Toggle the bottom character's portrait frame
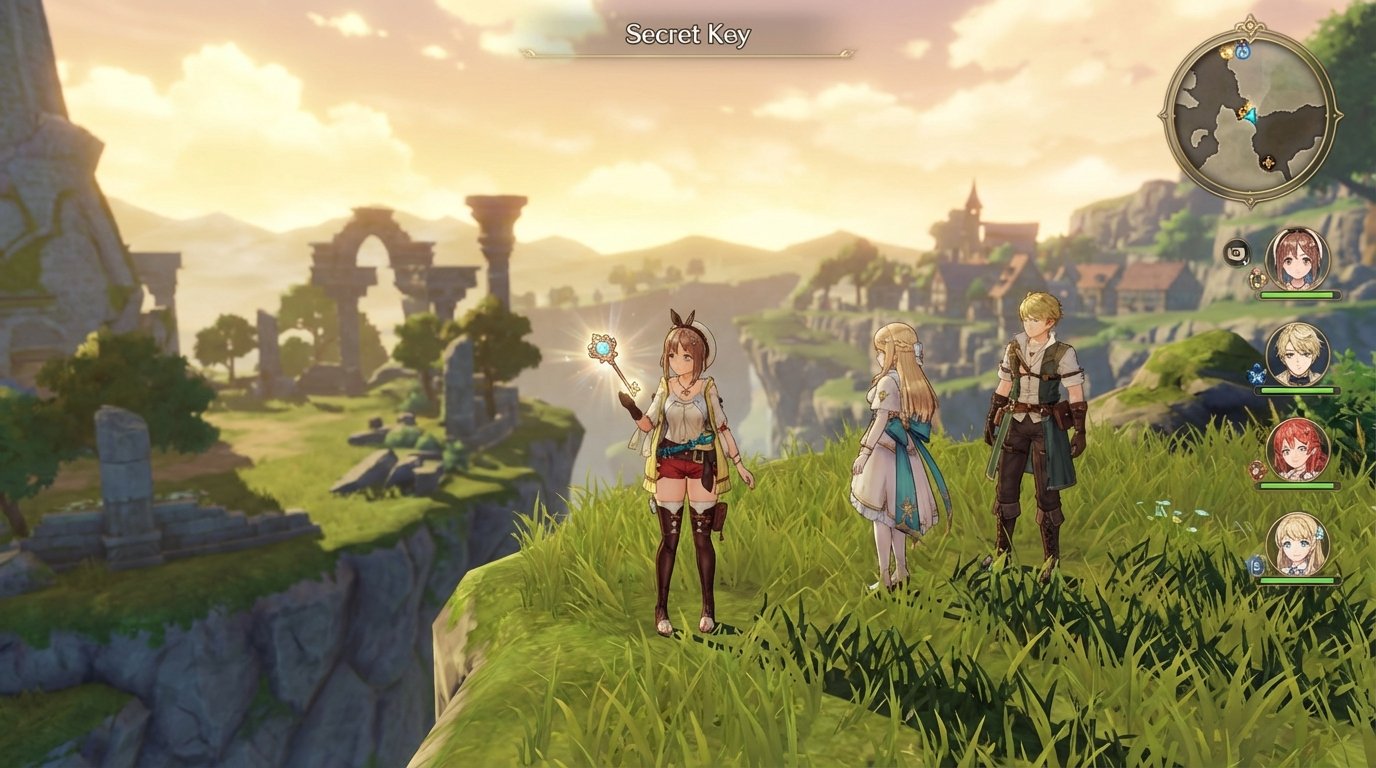This screenshot has width=1376, height=768. pos(1297,545)
